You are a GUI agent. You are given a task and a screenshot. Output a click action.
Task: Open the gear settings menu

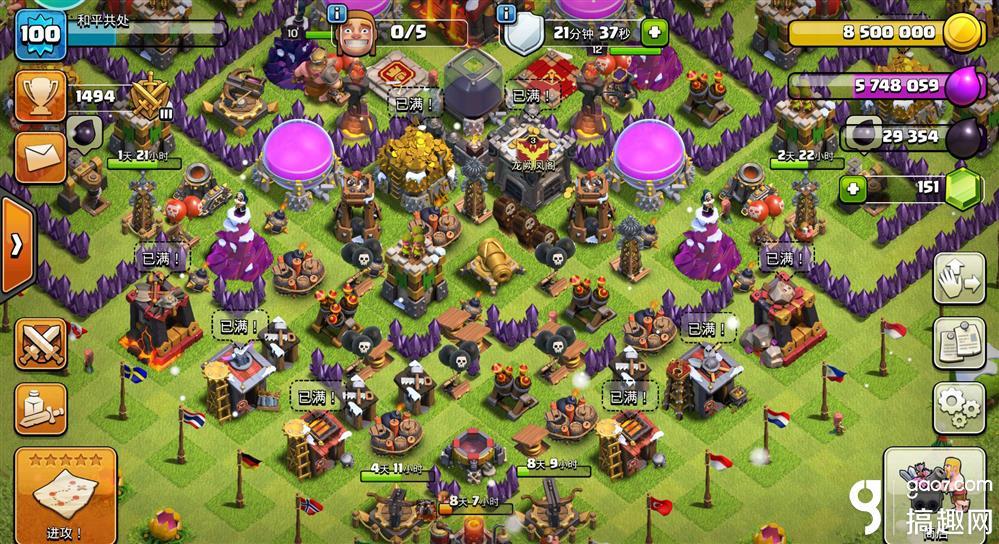point(958,406)
